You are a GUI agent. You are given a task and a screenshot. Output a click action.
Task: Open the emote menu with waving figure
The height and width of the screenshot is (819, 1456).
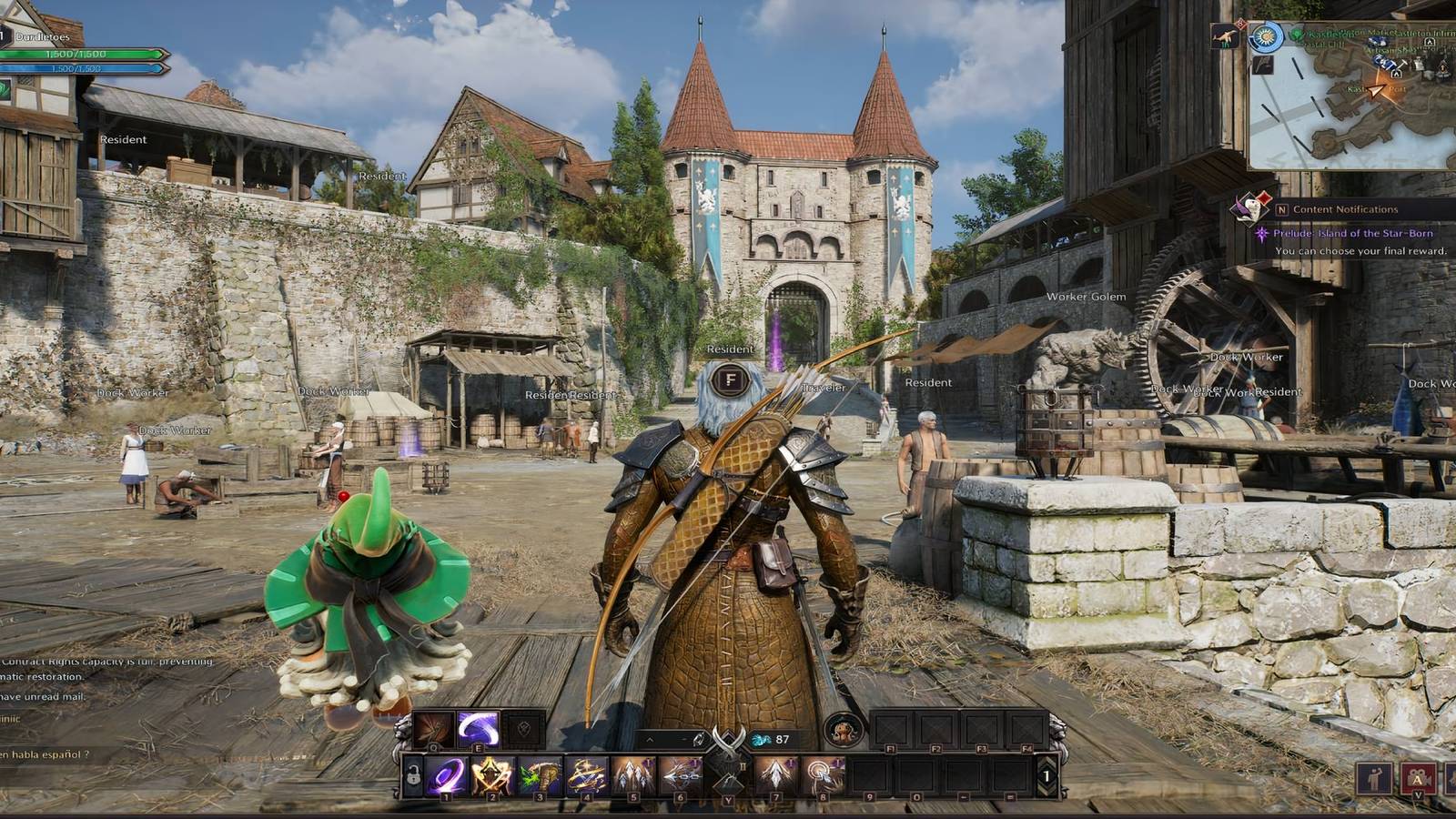[x=1373, y=778]
